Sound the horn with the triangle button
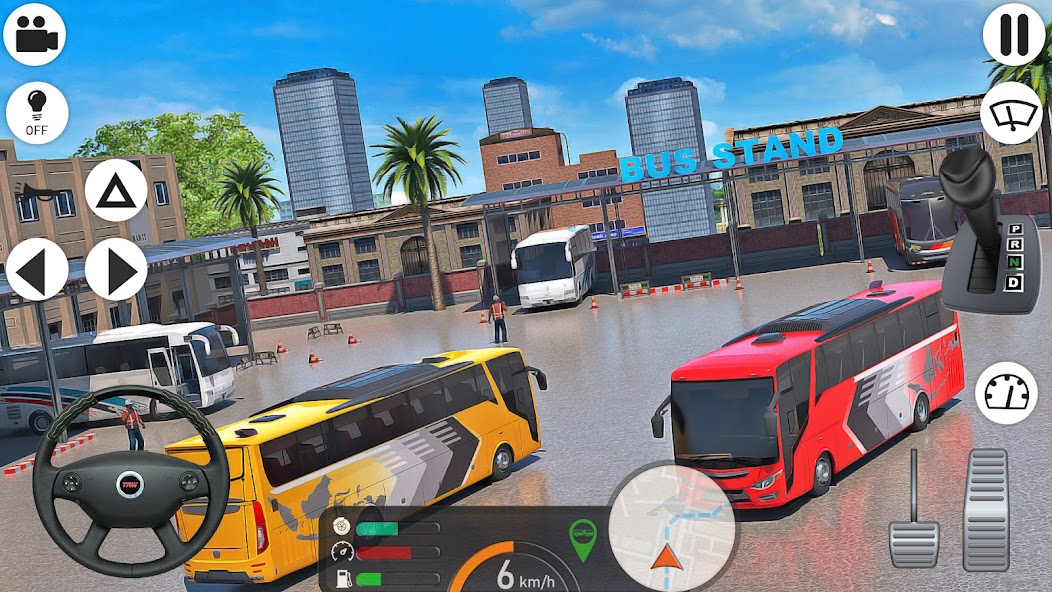 click(x=116, y=189)
